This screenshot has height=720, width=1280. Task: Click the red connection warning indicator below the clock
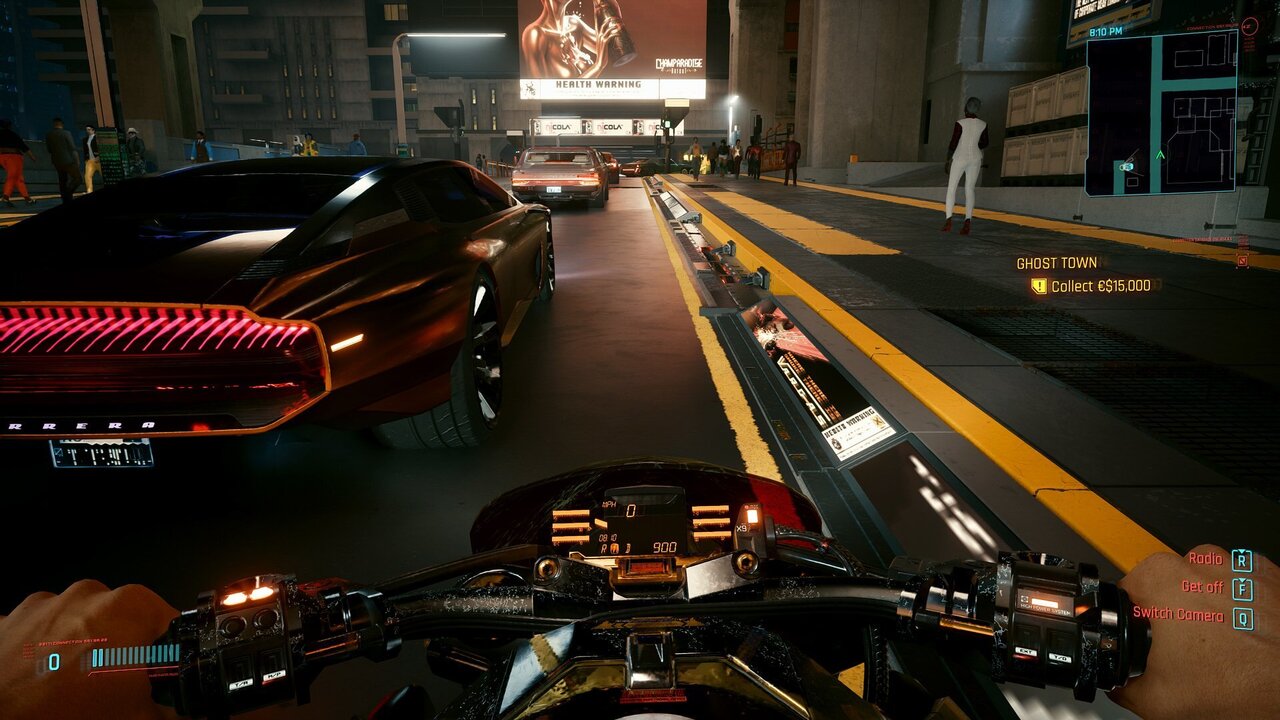pyautogui.click(x=1248, y=27)
